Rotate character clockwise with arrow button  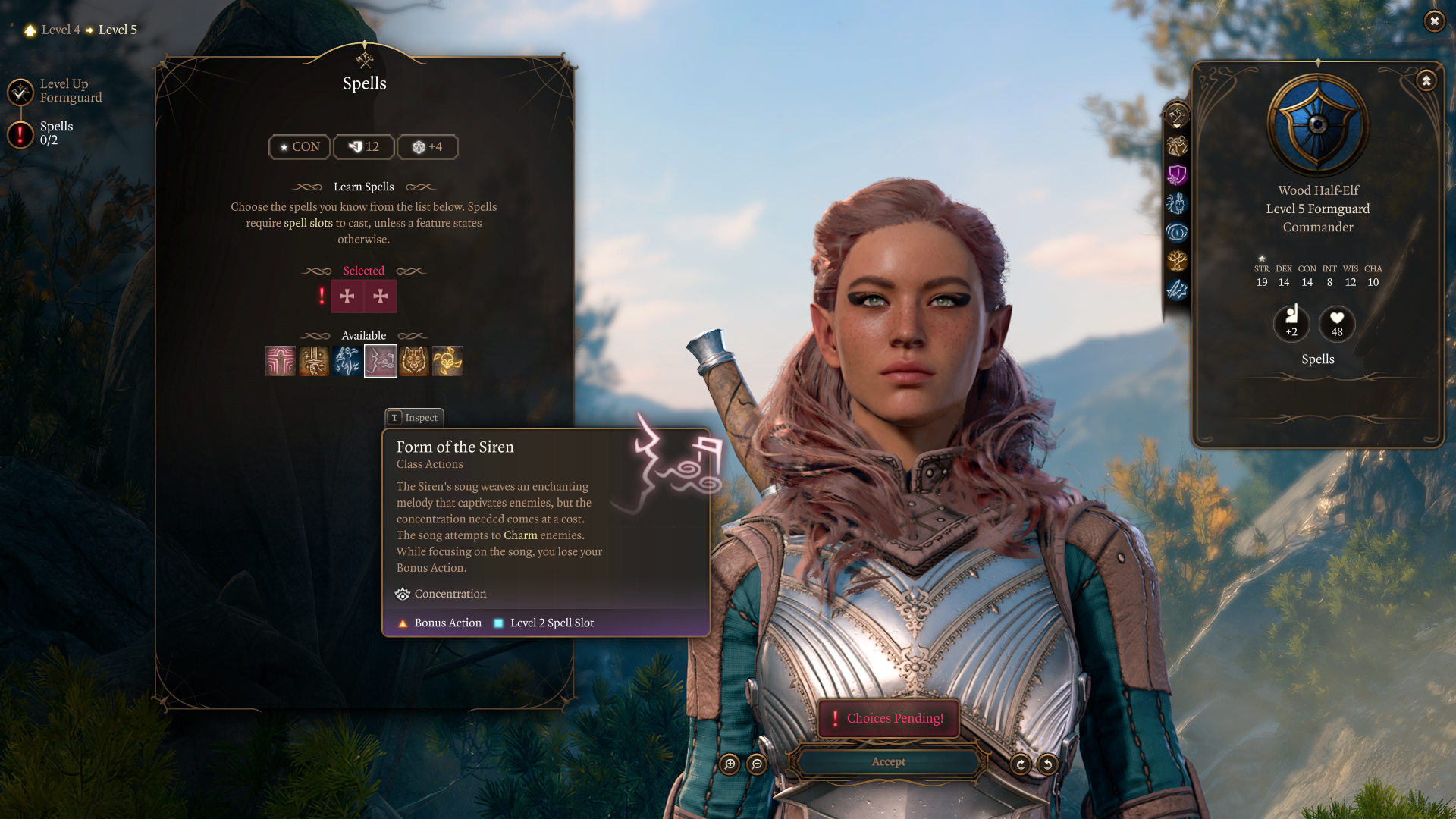pyautogui.click(x=1021, y=764)
